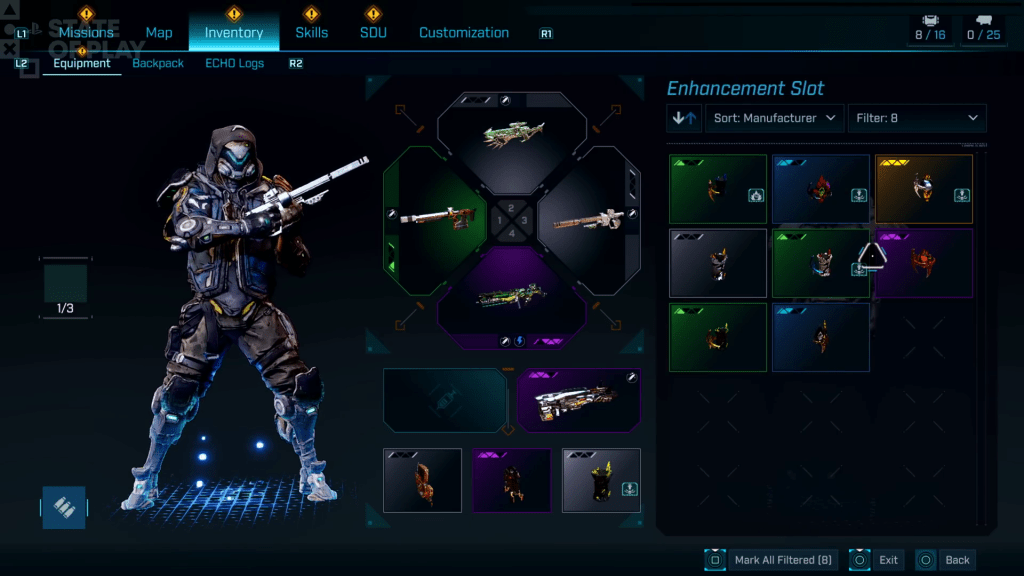Select the purple equipped shotgun-style gear slot

pyautogui.click(x=578, y=400)
